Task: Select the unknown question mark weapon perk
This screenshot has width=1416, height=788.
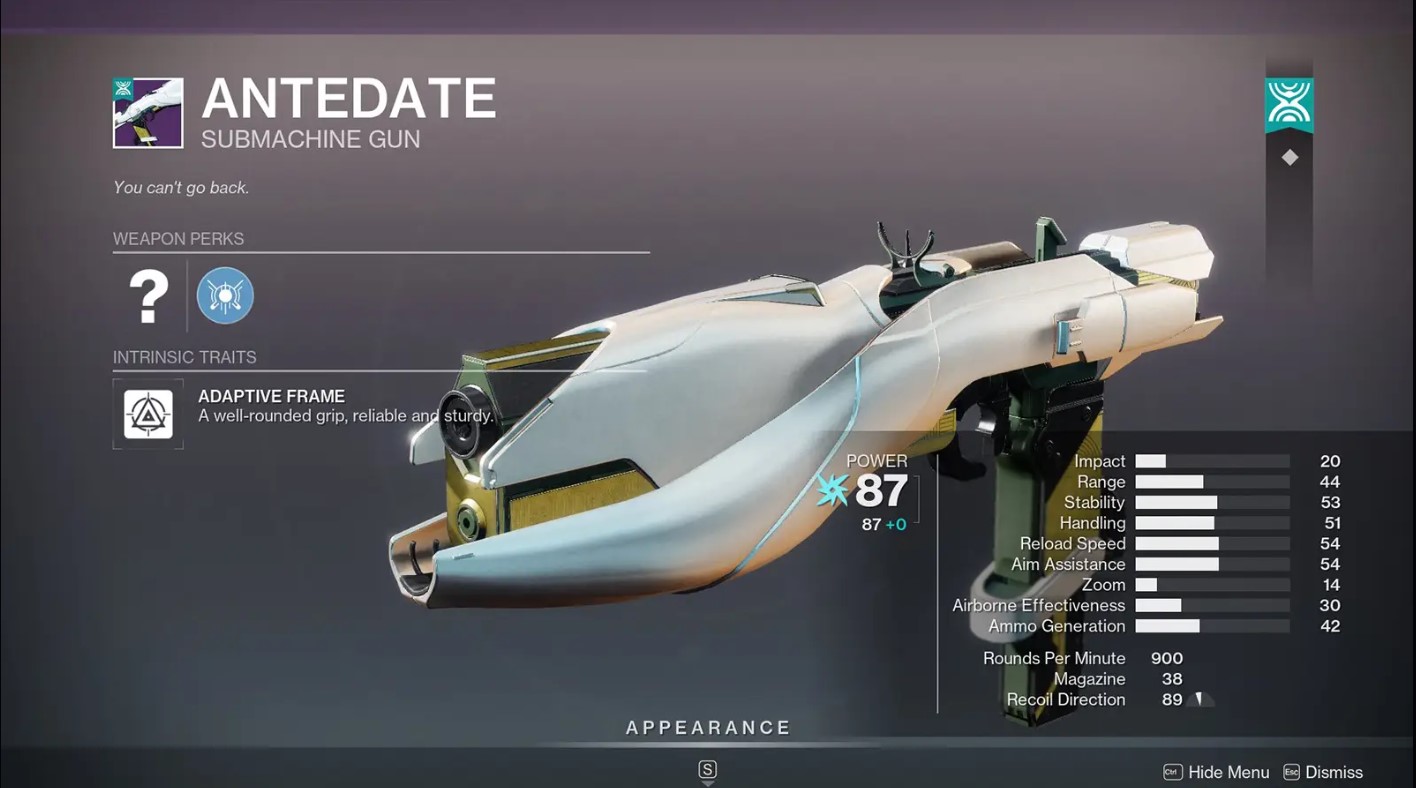Action: [148, 296]
